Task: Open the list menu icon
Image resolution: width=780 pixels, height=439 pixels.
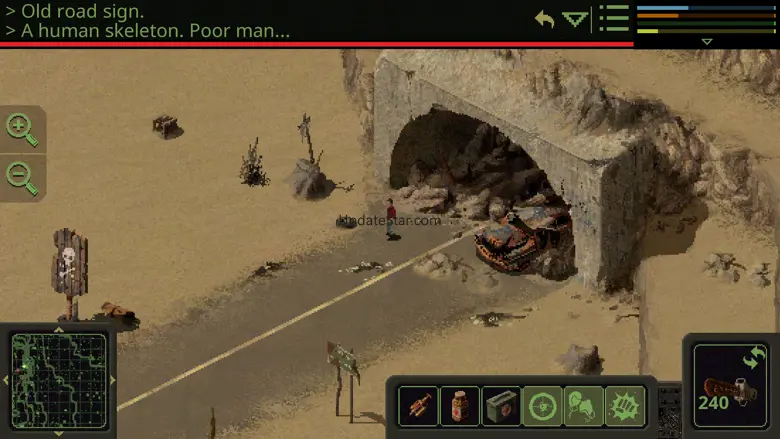Action: [614, 19]
